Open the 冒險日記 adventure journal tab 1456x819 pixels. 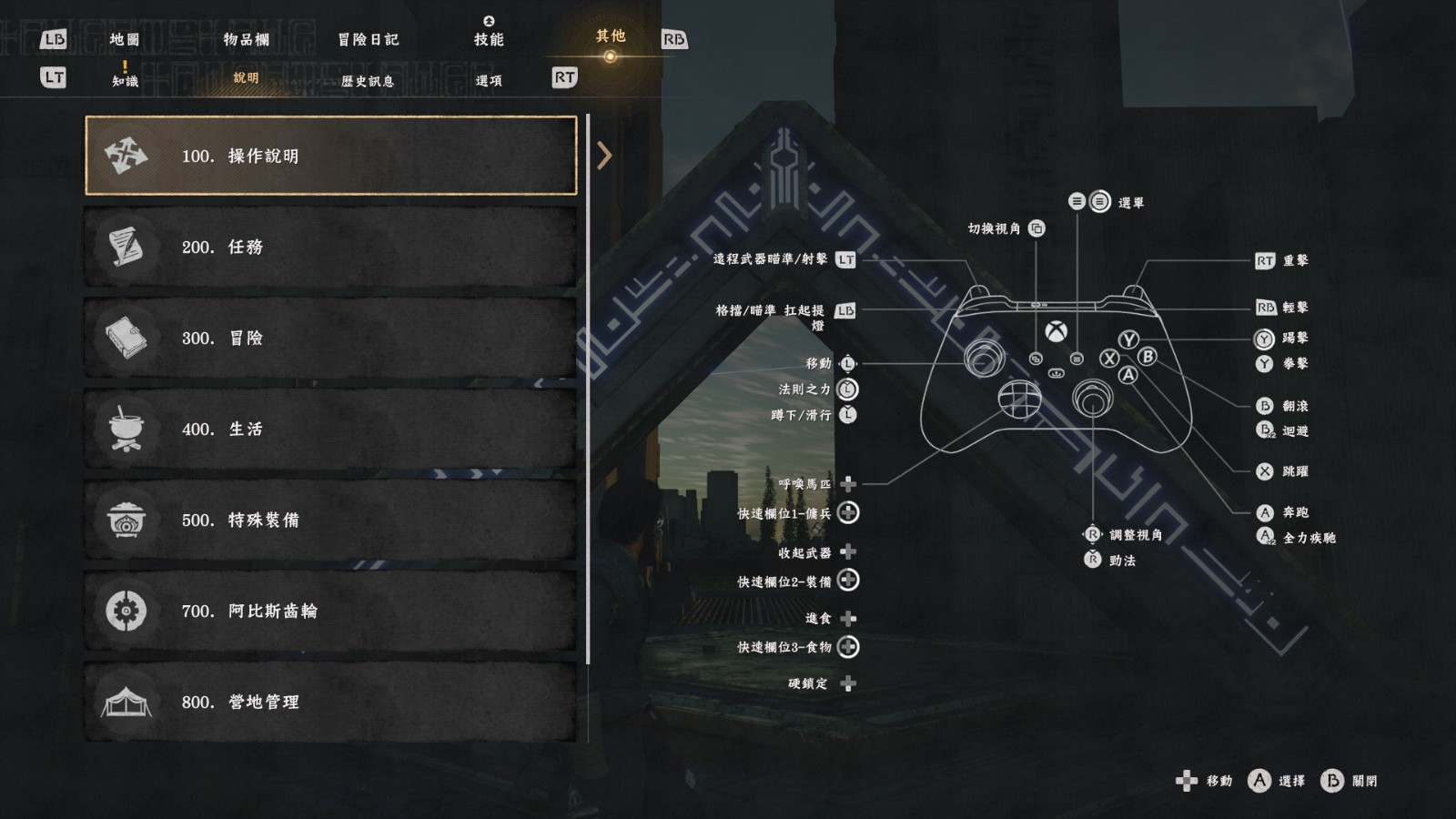click(369, 39)
